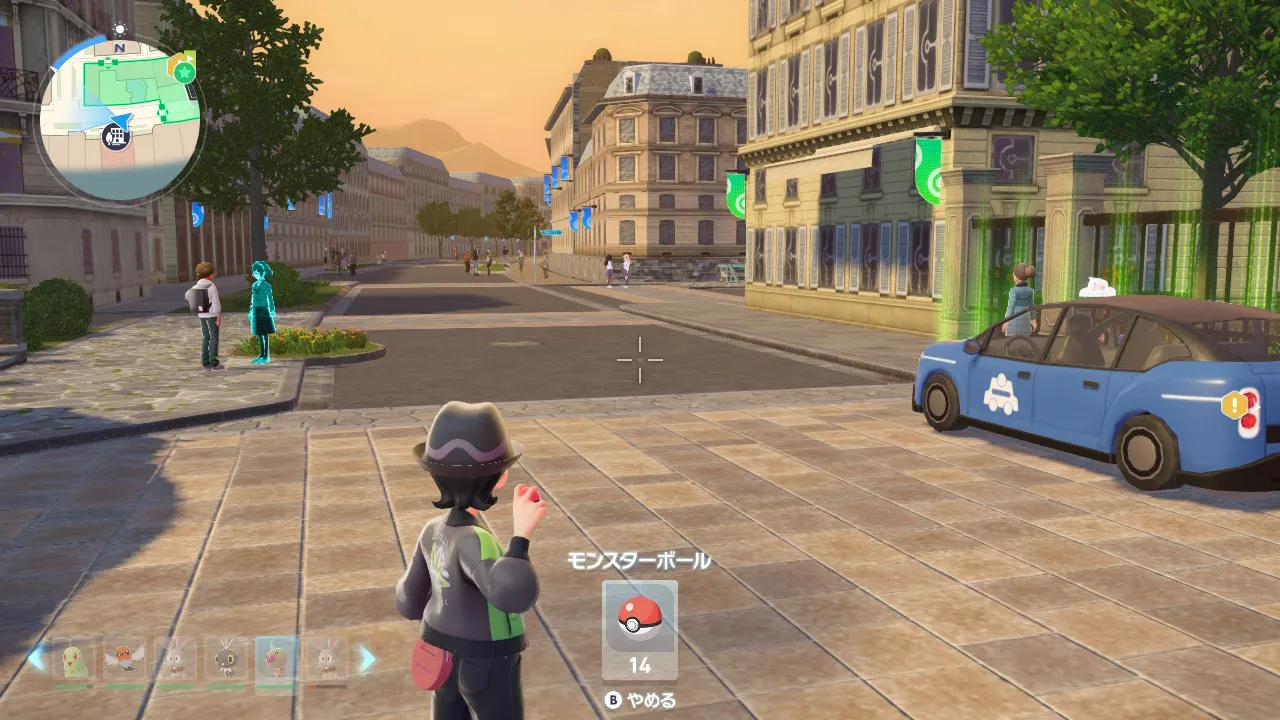Pick Scatterbug in the party bar
The image size is (1280, 720).
226,658
